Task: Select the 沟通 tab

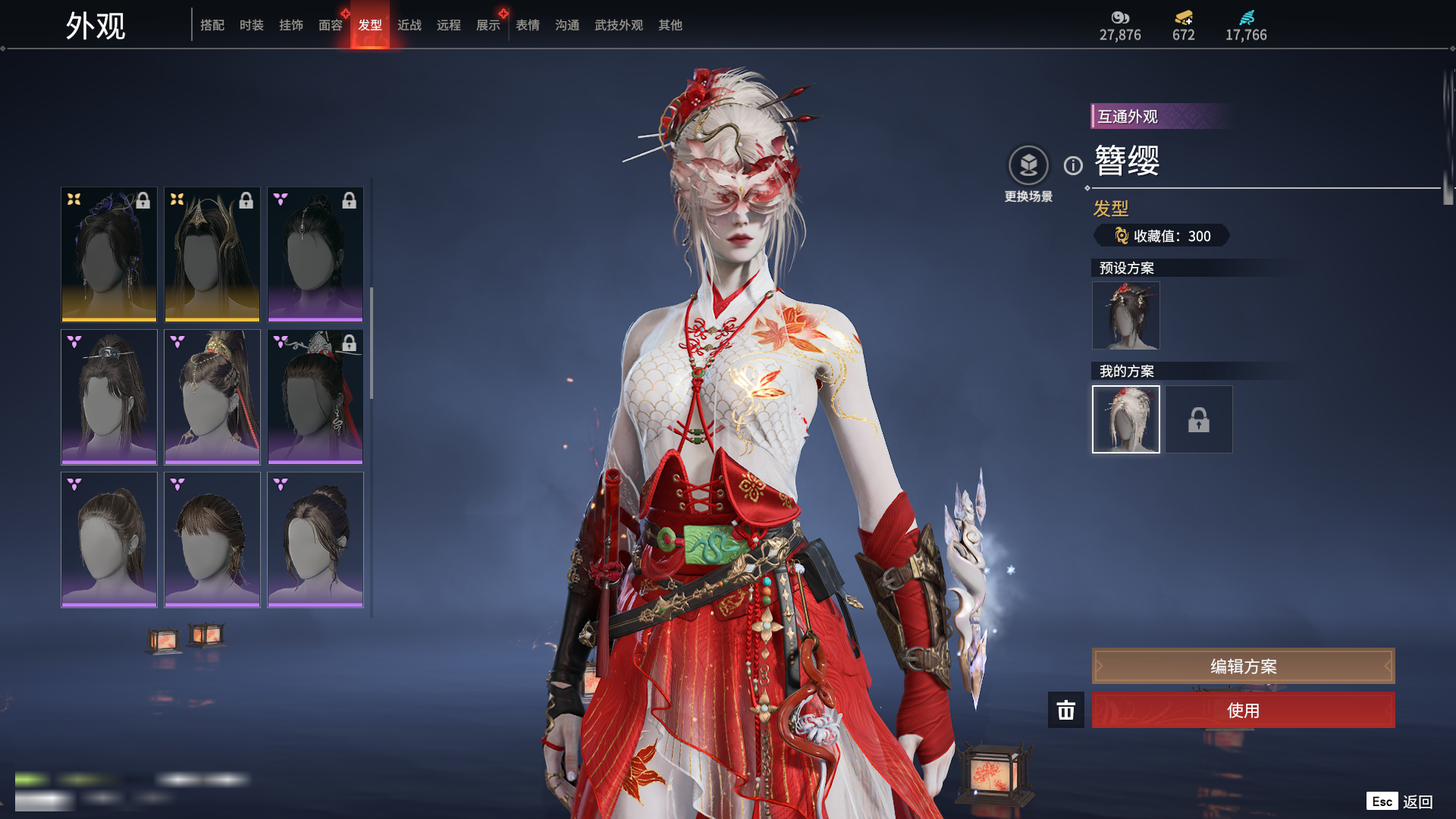Action: tap(567, 26)
